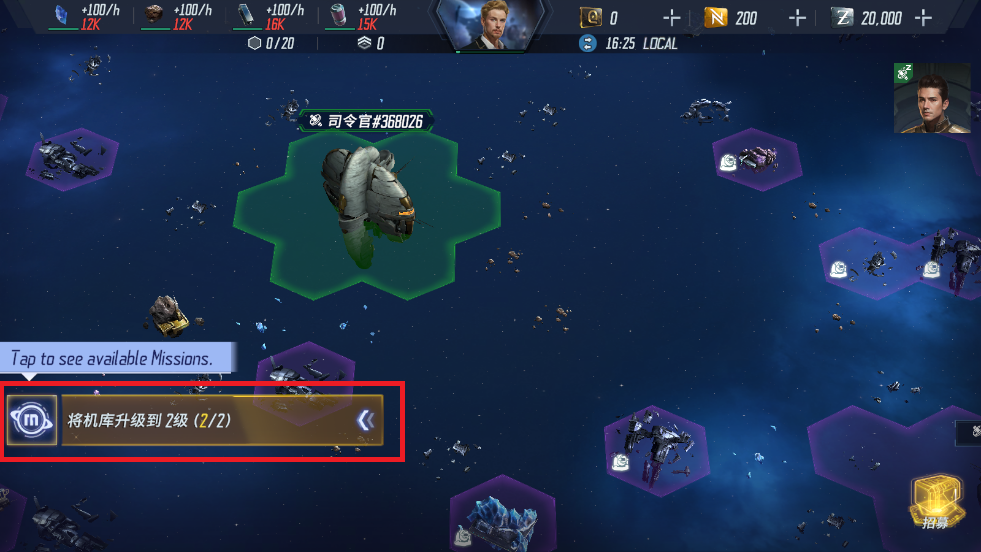Screen dimensions: 981x552
Task: Open the gold Recruit chest button
Action: [935, 502]
